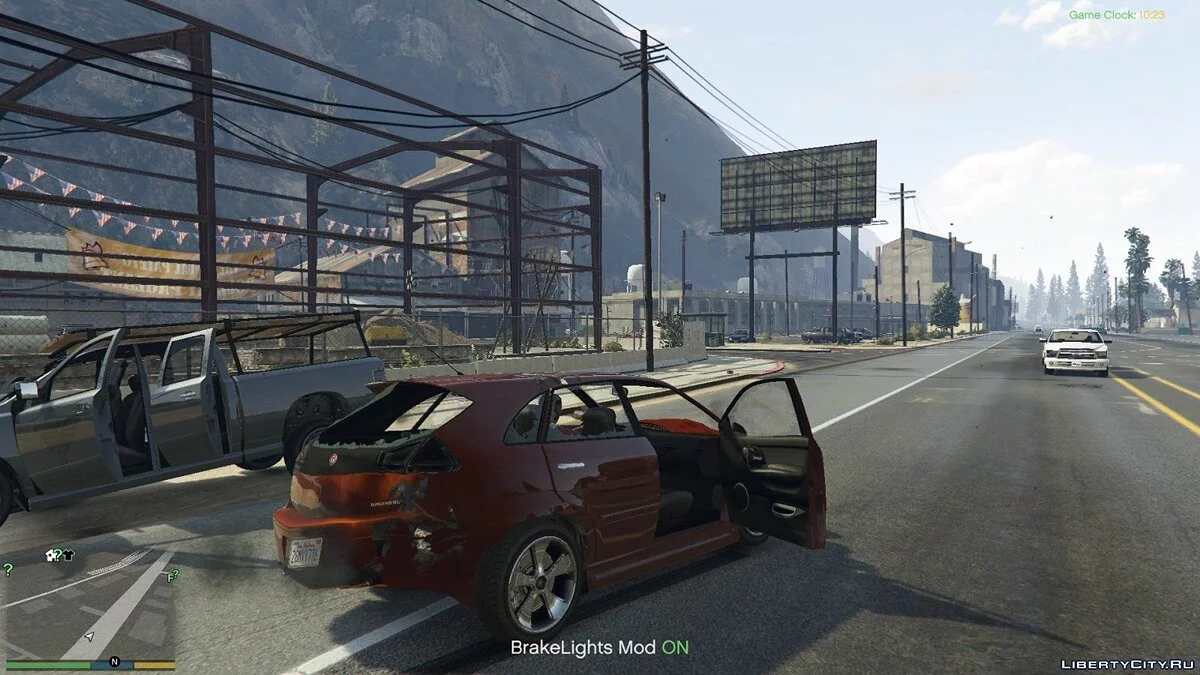
Task: Click the white player arrow on the minimap
Action: click(89, 636)
